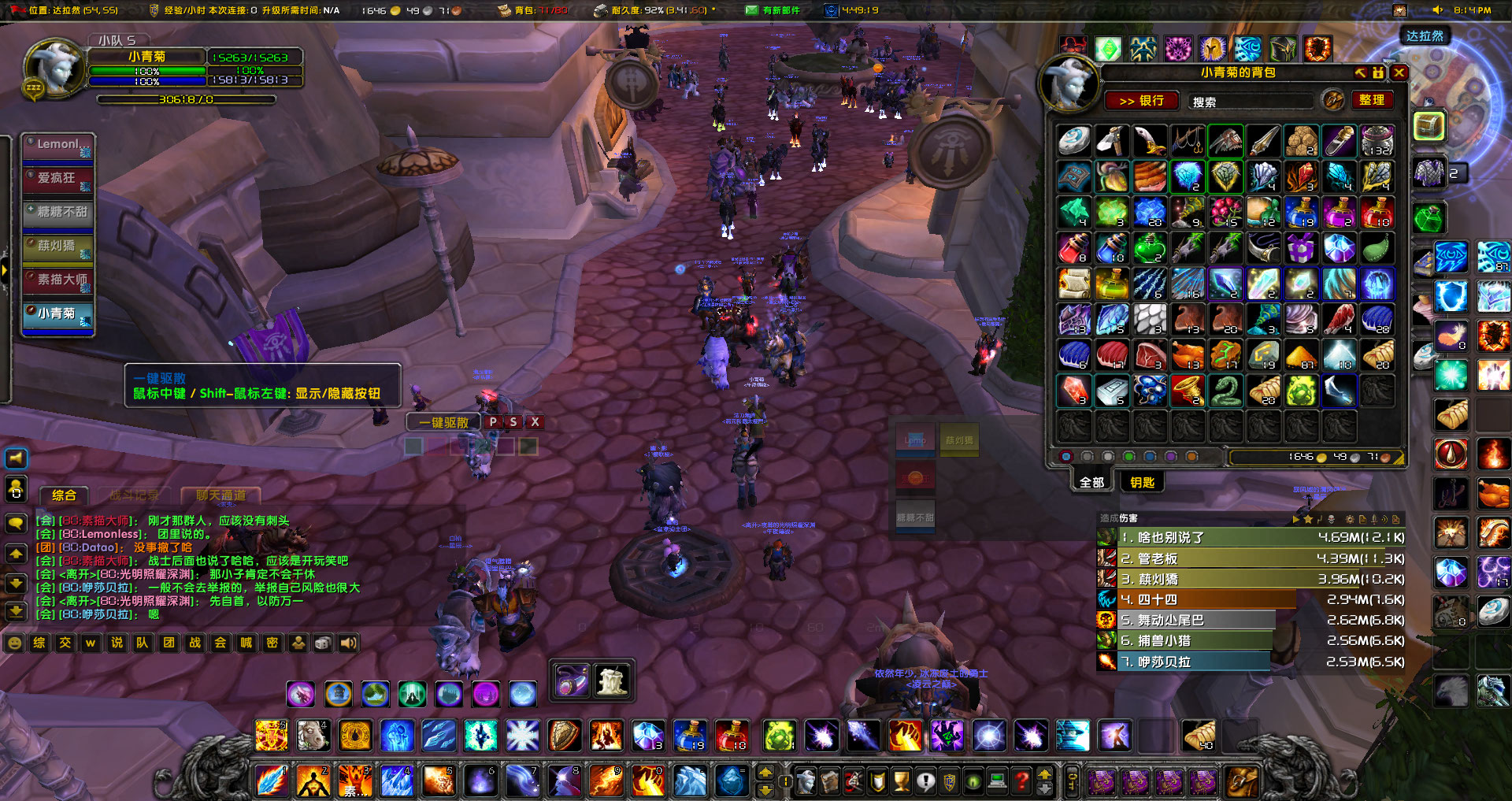Switch to the 钥匙 bag tab
Viewport: 1512px width, 801px height.
point(1141,482)
